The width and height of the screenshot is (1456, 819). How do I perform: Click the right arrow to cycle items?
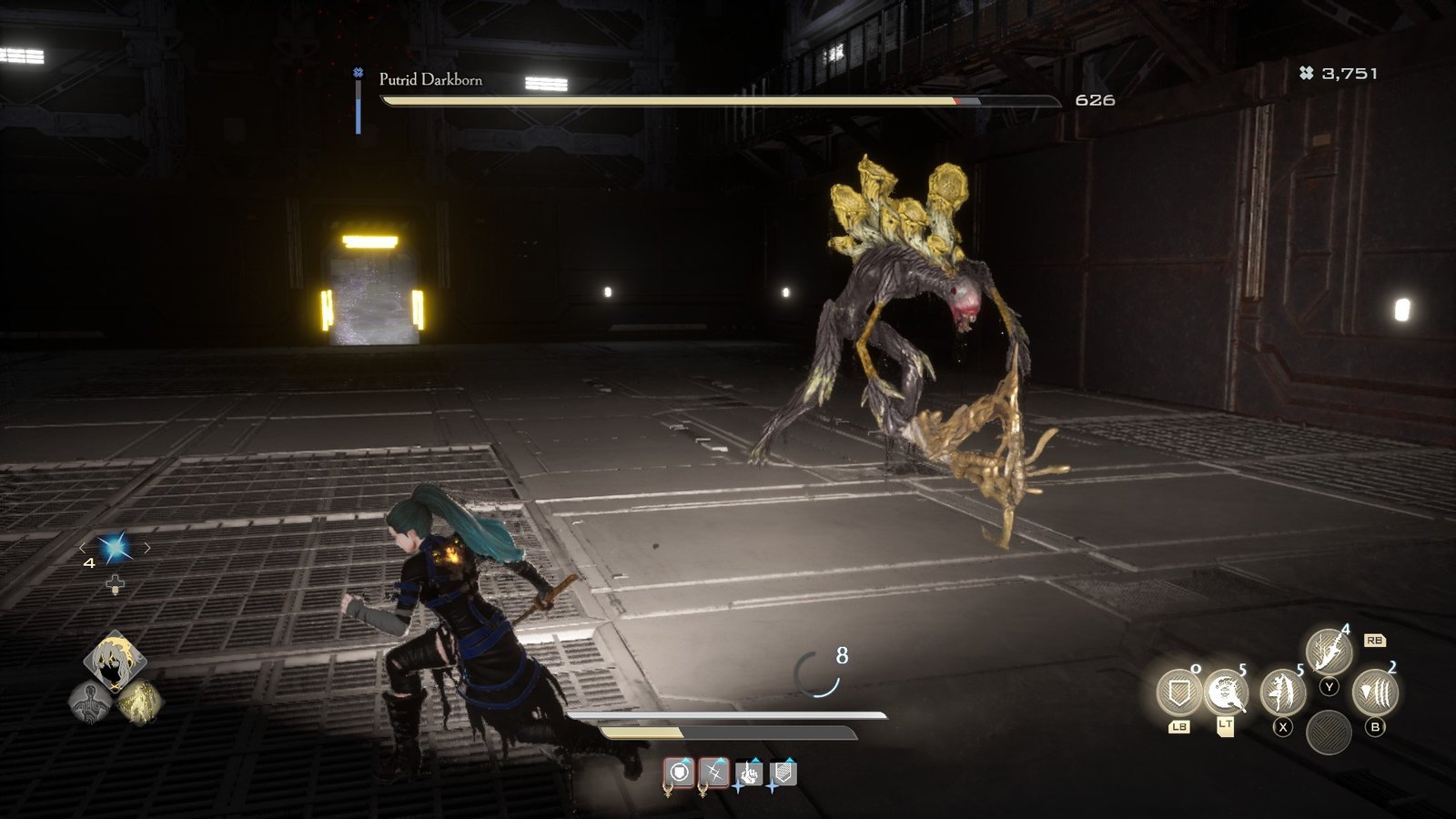pyautogui.click(x=147, y=548)
